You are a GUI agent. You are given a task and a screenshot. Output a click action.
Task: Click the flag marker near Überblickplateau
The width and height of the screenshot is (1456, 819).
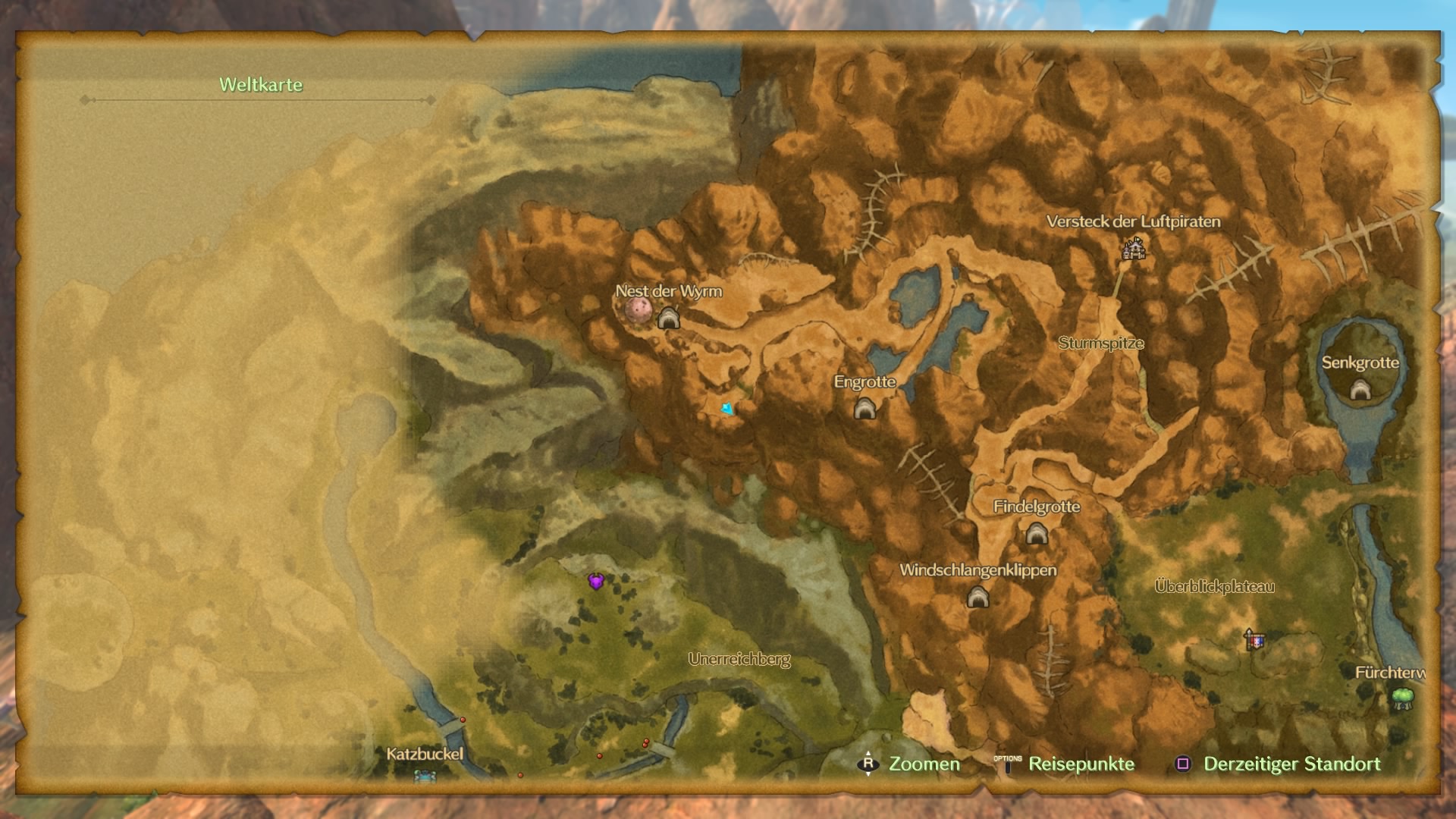(1254, 640)
